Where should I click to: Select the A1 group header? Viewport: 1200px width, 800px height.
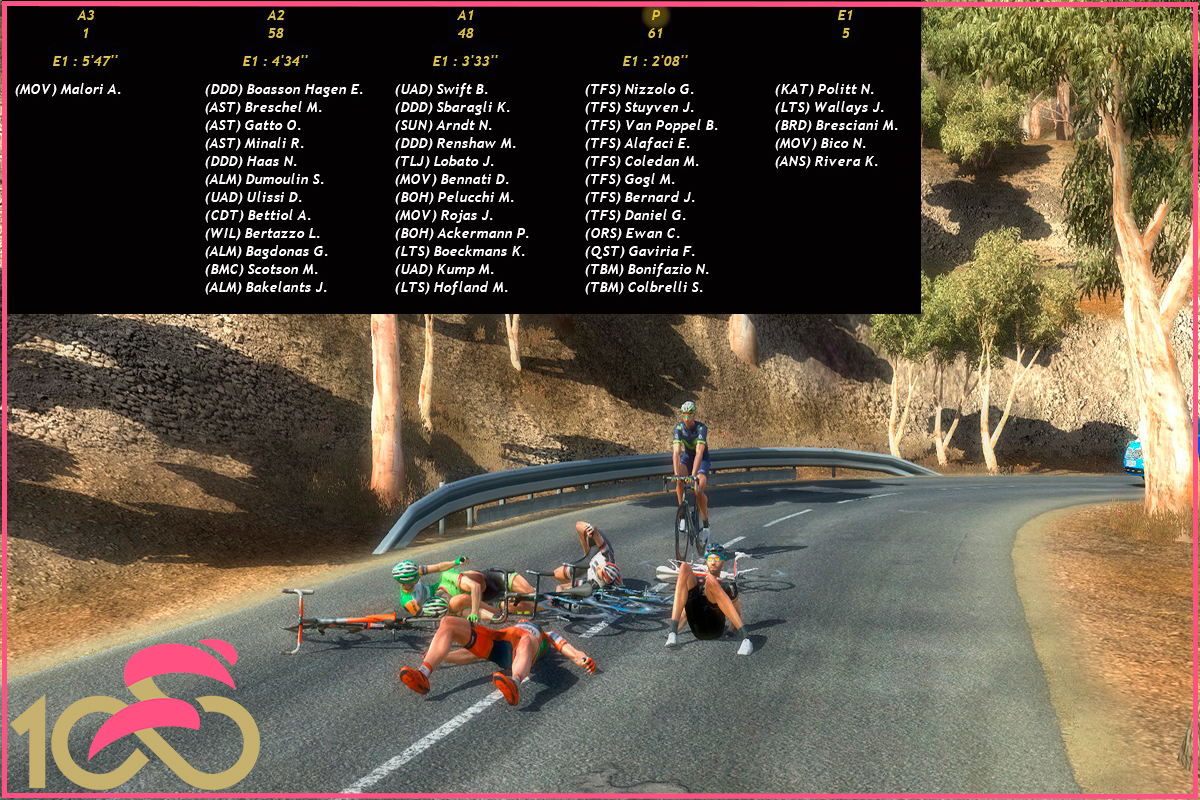point(465,16)
